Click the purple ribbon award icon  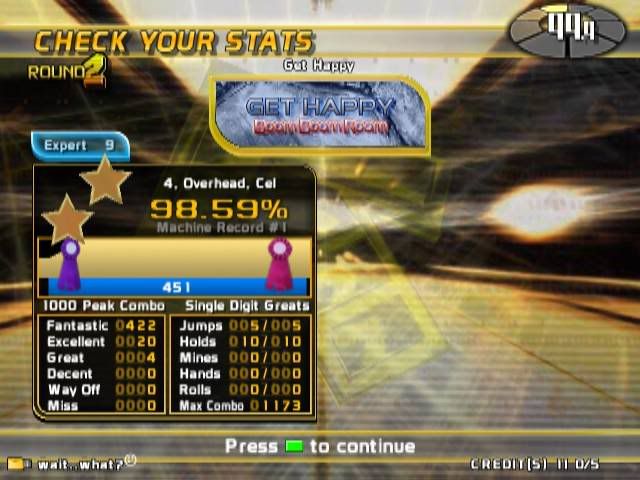pos(69,265)
